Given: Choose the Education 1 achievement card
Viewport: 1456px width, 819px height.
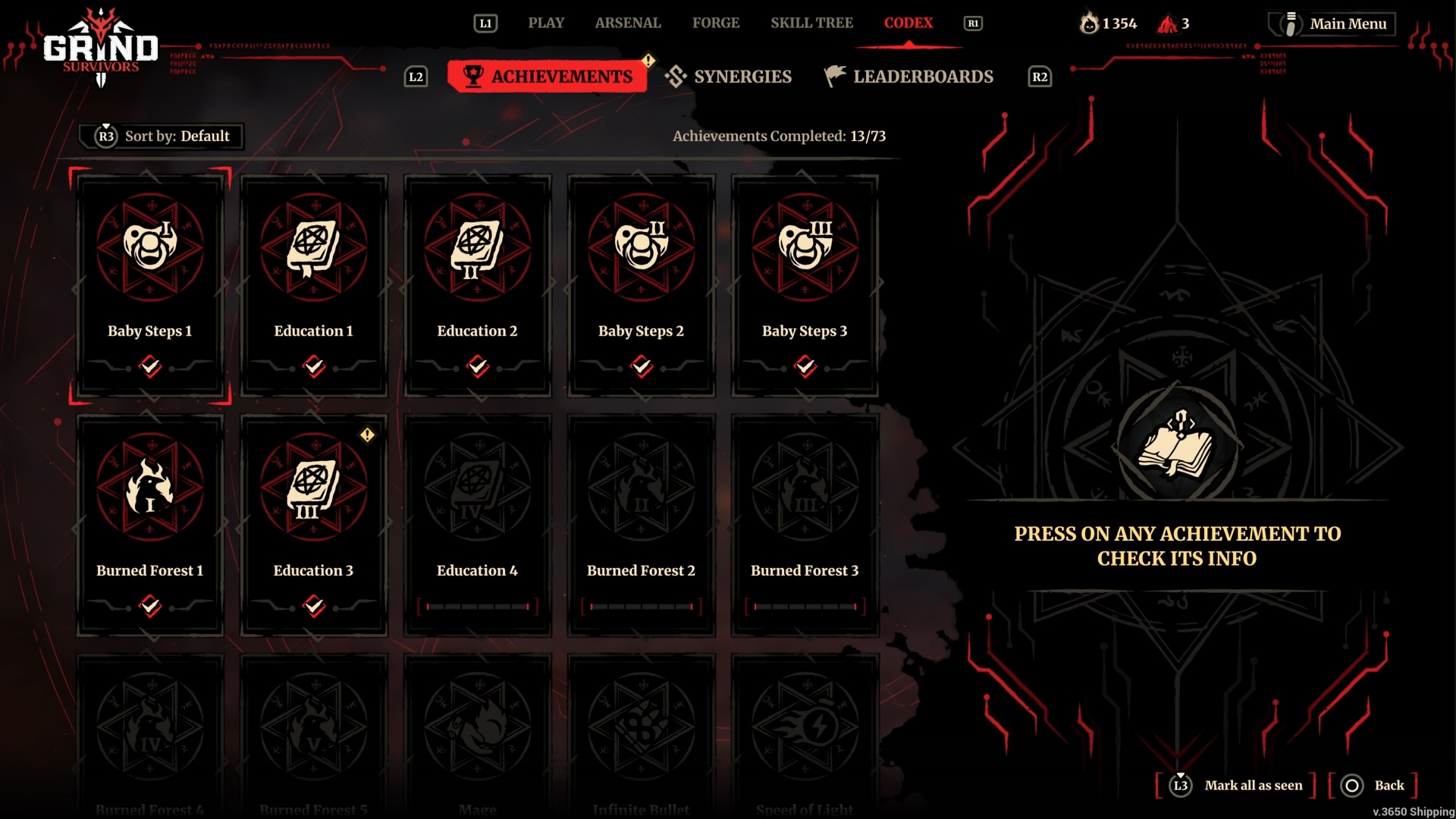Looking at the screenshot, I should (314, 285).
